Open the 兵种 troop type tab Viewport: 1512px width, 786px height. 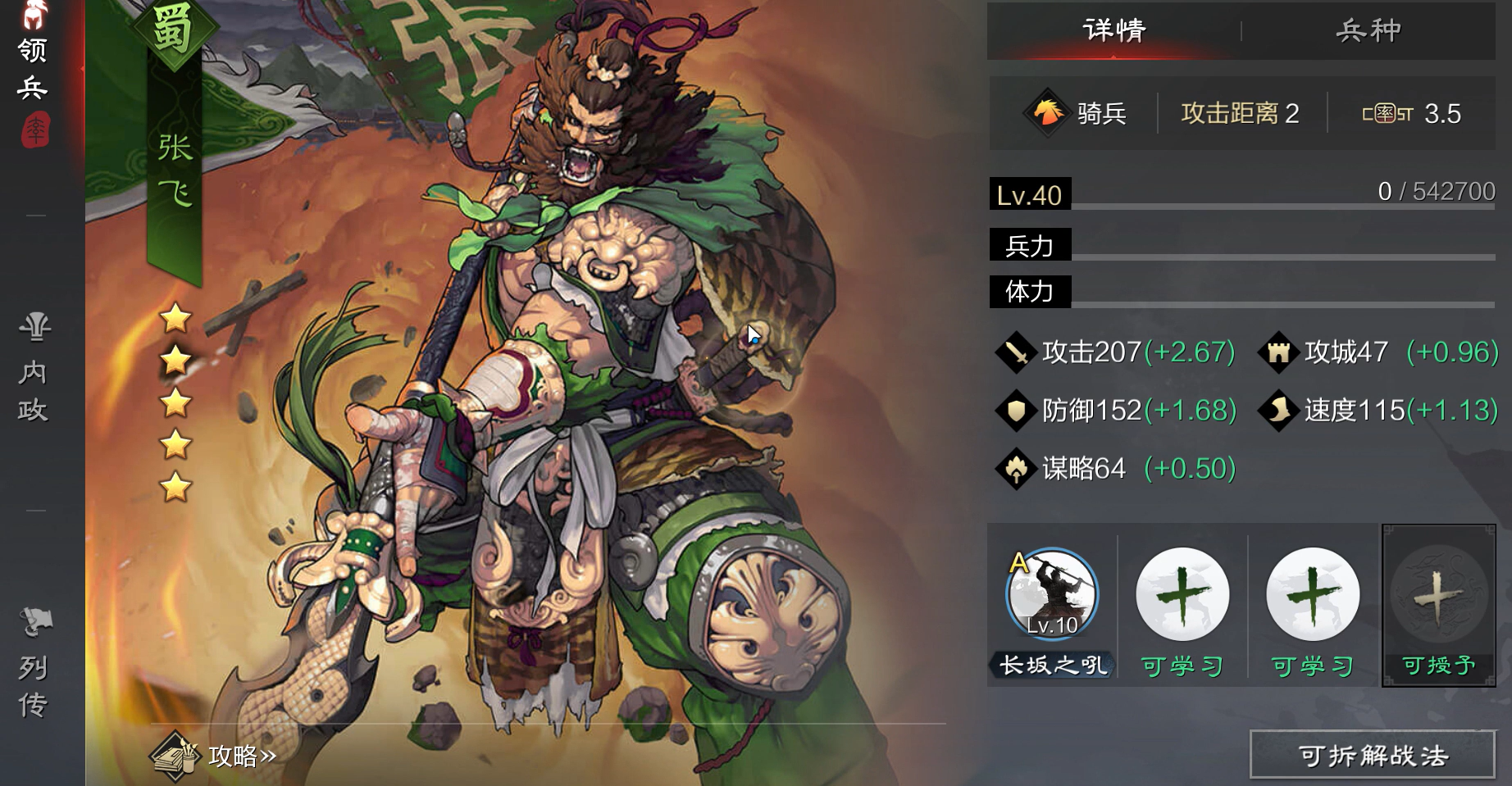(x=1368, y=31)
